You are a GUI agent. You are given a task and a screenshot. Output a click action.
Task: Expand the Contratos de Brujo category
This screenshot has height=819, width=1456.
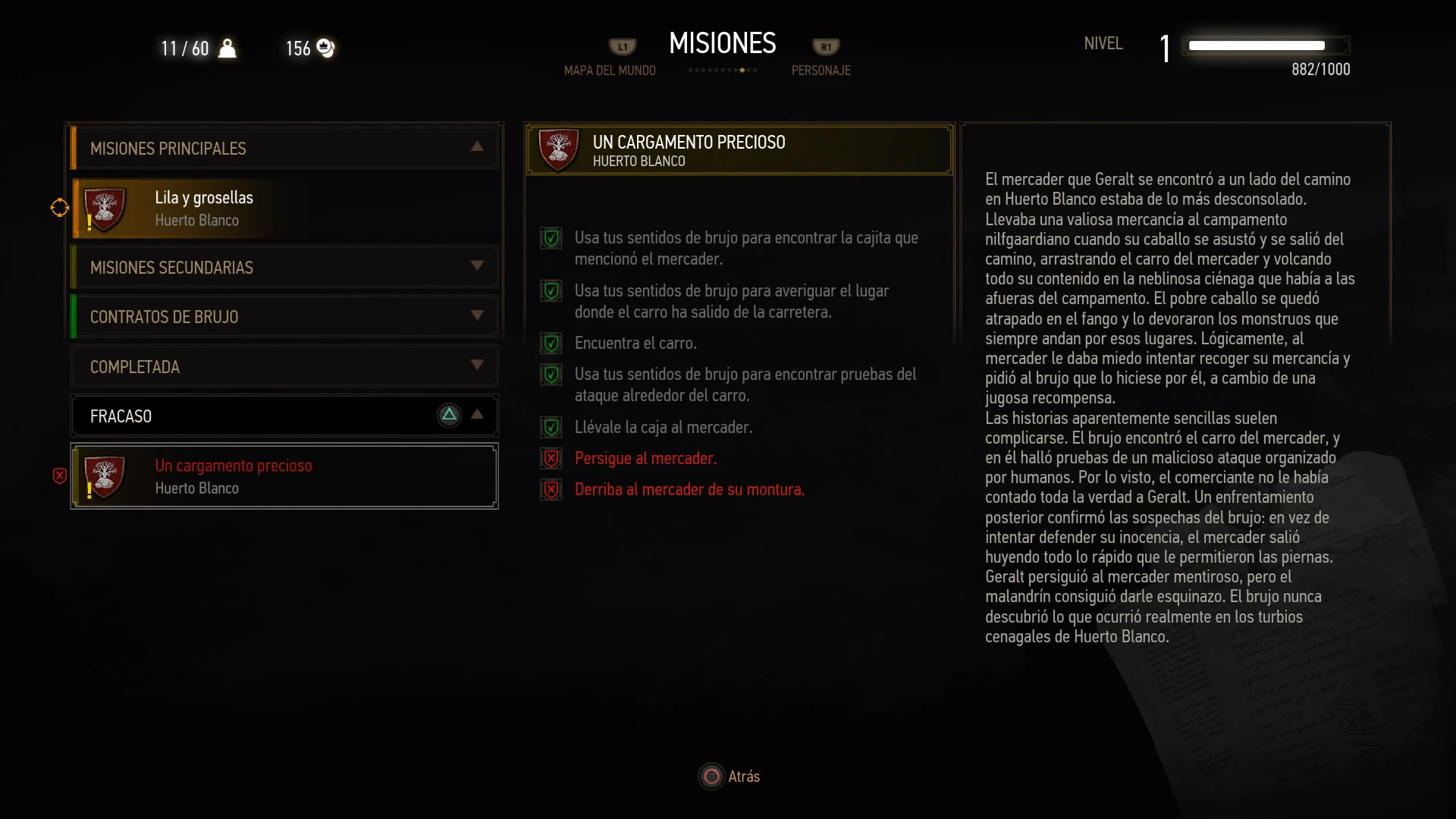(x=284, y=316)
